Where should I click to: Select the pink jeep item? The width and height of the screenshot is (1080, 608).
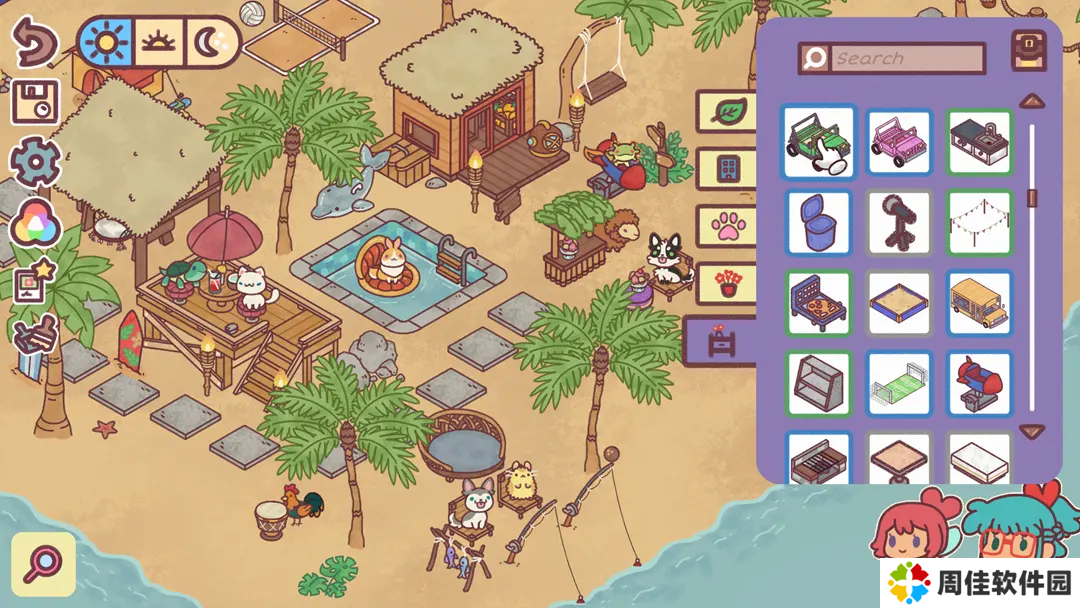pyautogui.click(x=899, y=142)
